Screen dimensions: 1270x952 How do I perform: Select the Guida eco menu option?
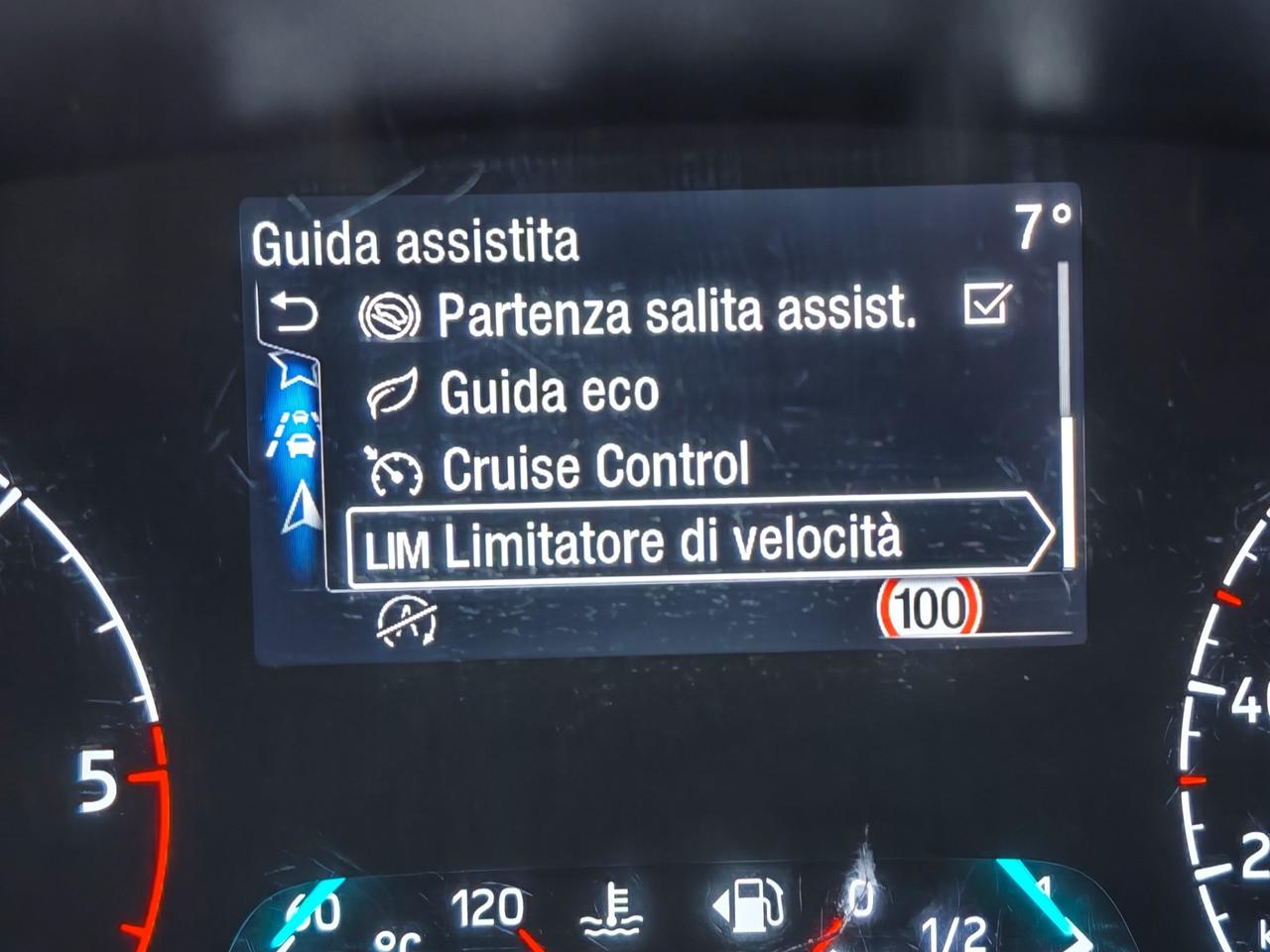point(549,391)
